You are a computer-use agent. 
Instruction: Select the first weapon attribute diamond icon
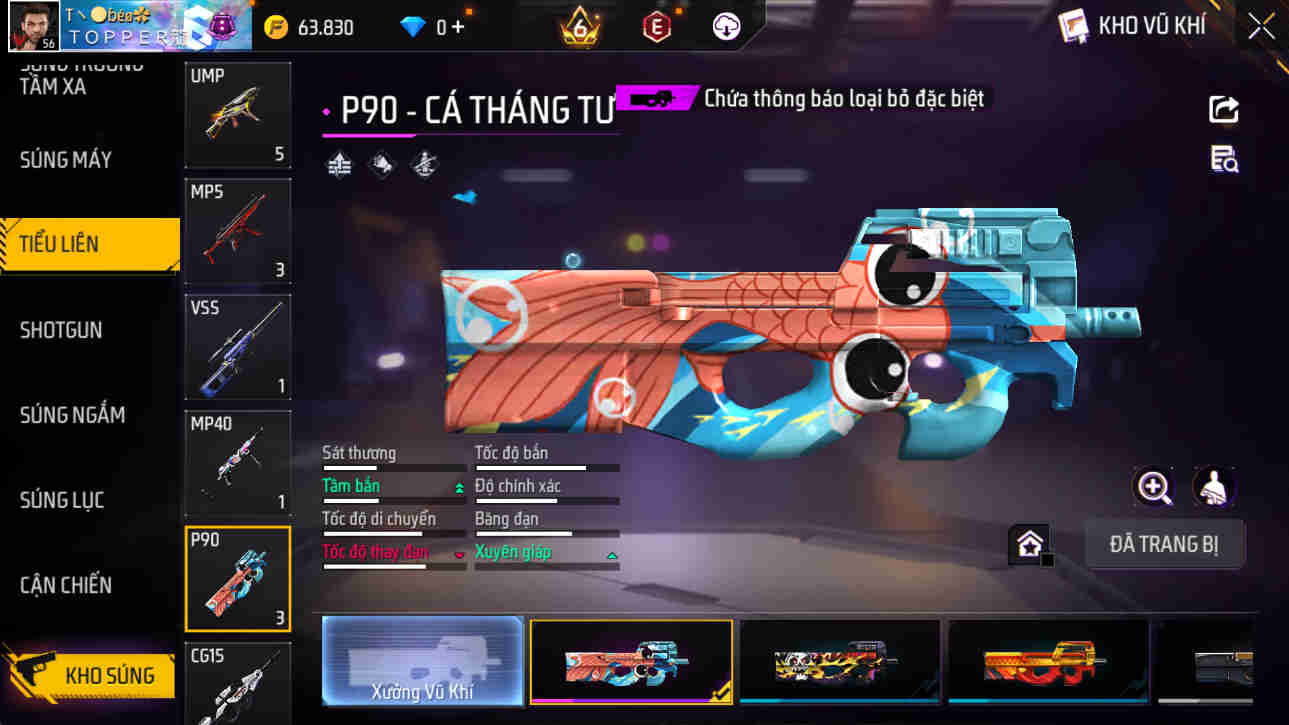(338, 164)
